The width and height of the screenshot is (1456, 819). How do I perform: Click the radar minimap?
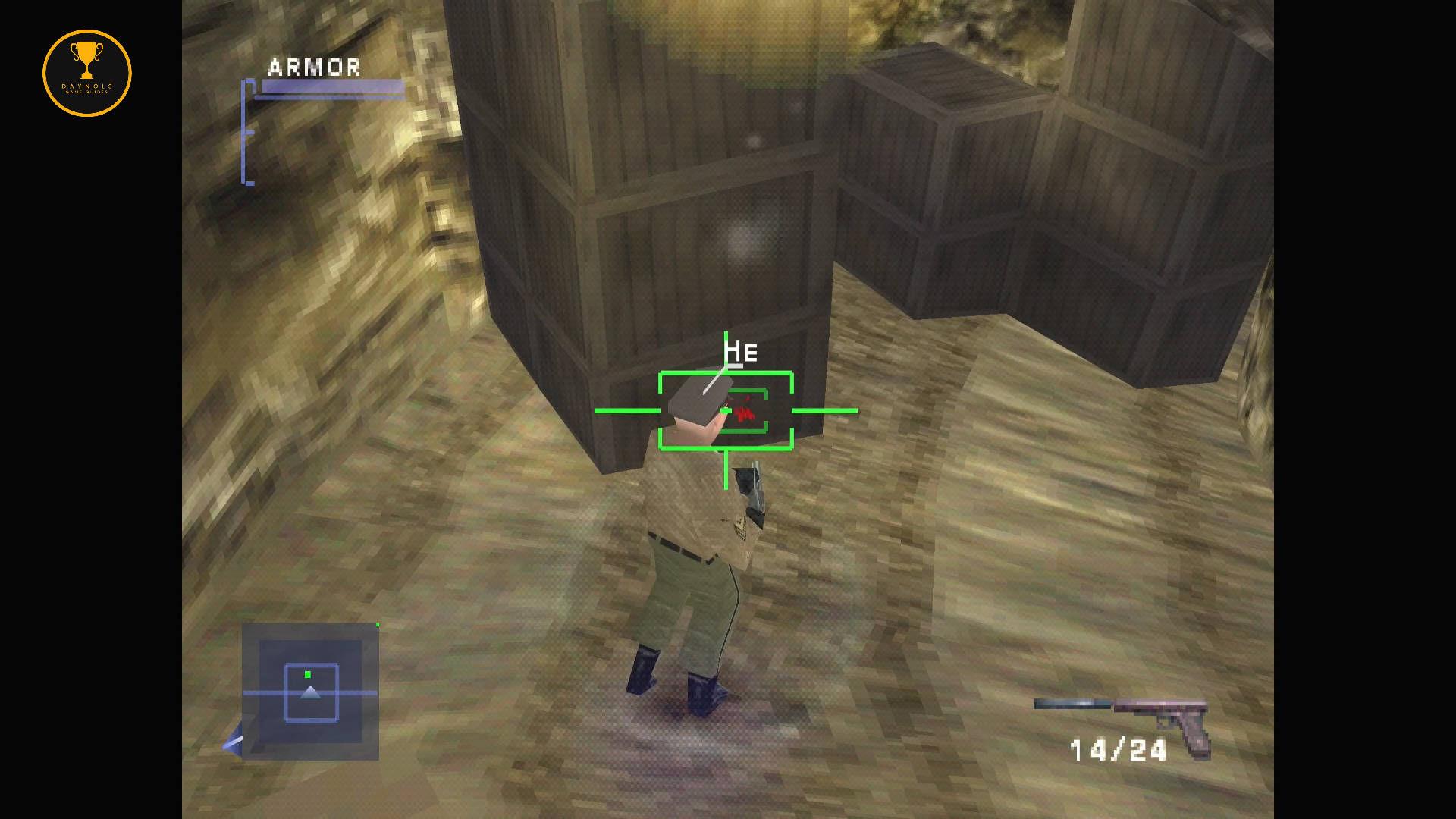tap(310, 692)
